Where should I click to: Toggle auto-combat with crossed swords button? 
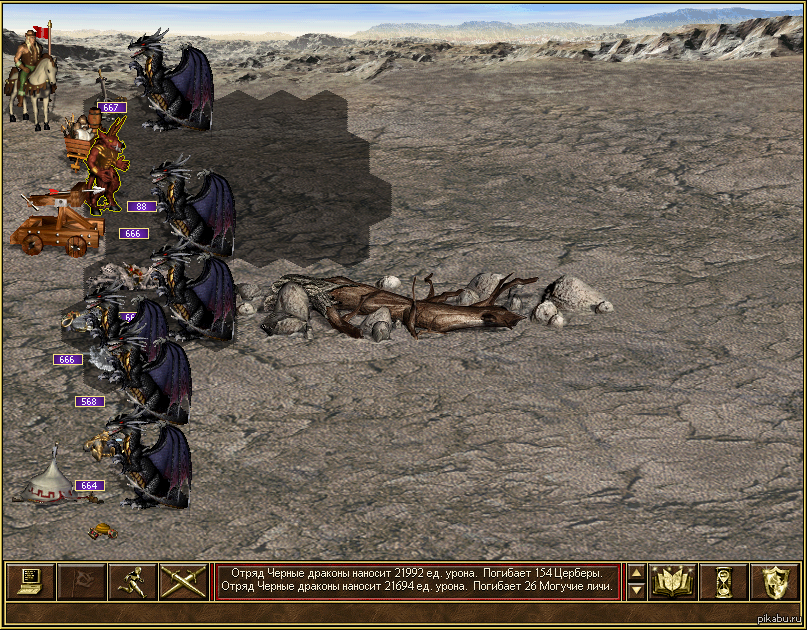[183, 581]
